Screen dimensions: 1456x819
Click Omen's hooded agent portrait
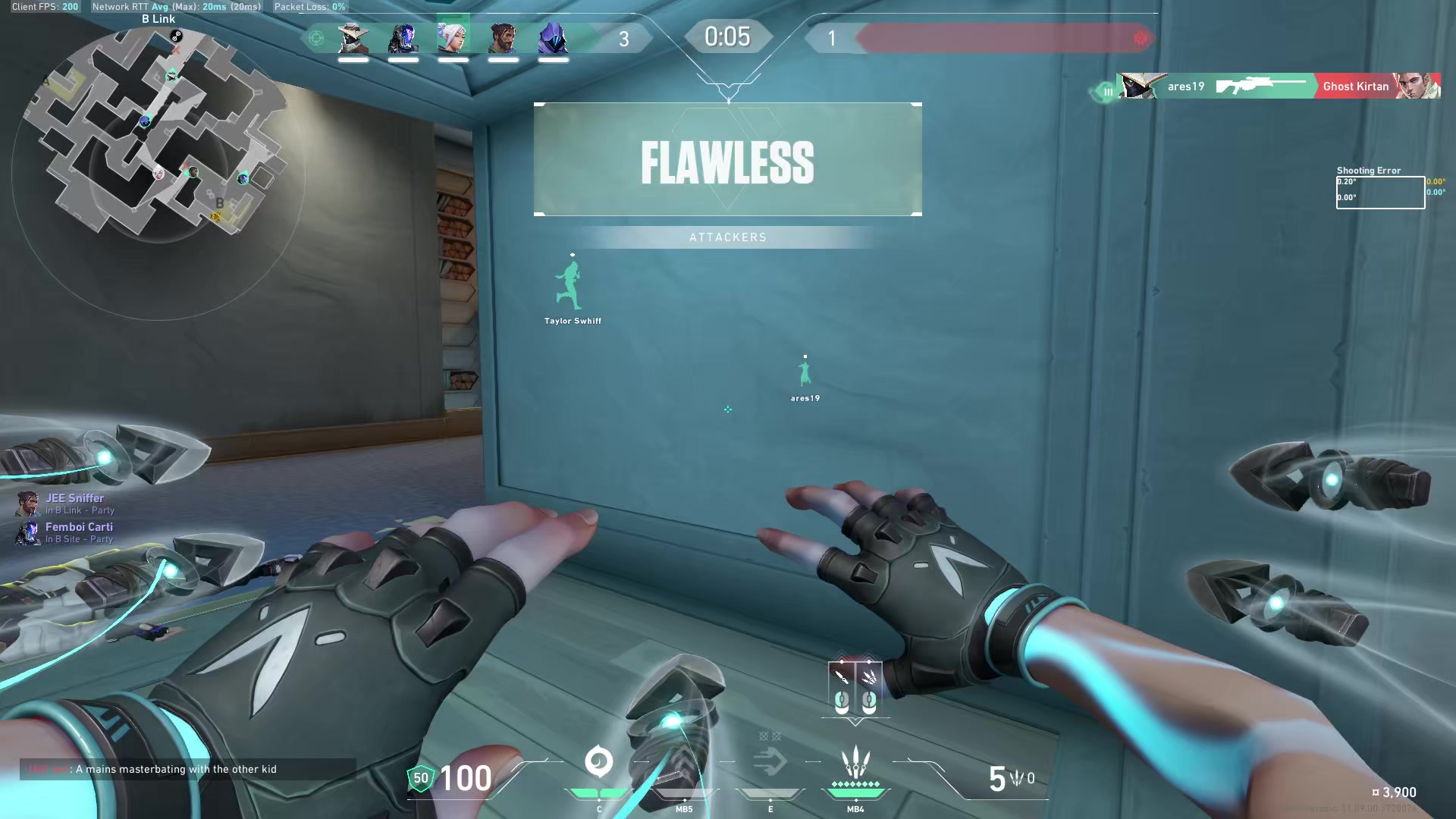point(553,39)
